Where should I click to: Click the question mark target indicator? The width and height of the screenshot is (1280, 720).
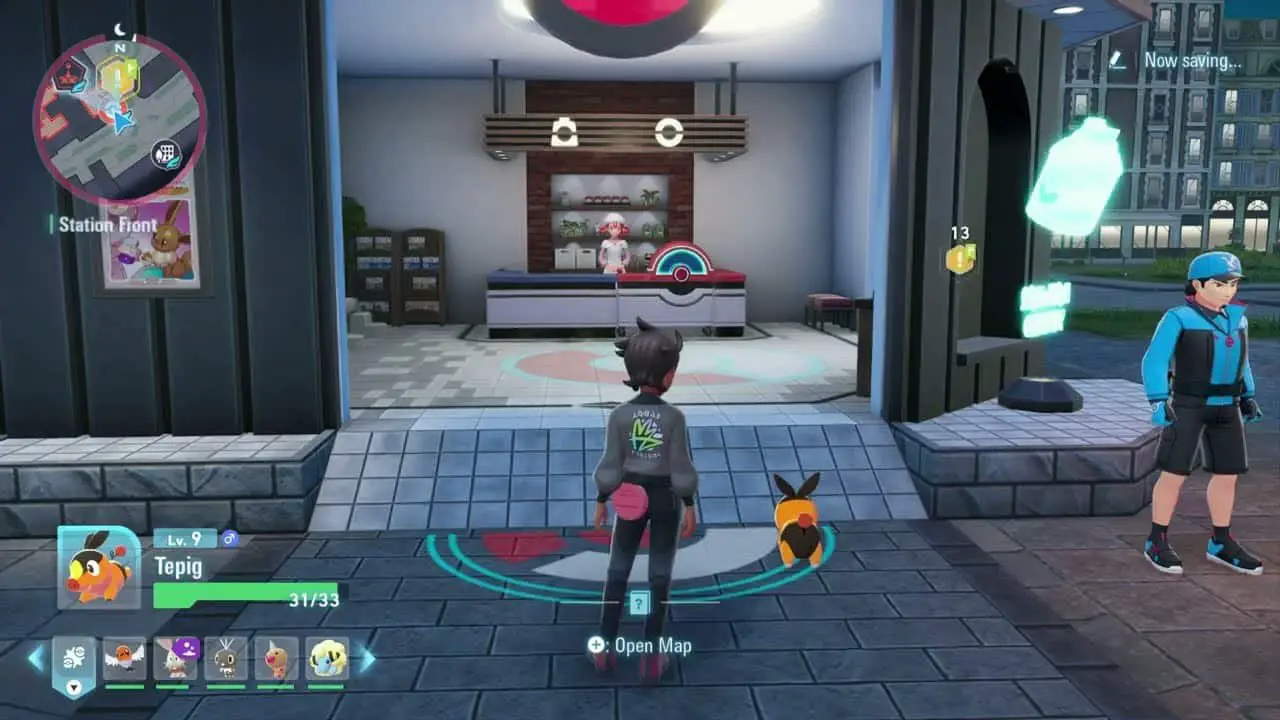click(640, 602)
